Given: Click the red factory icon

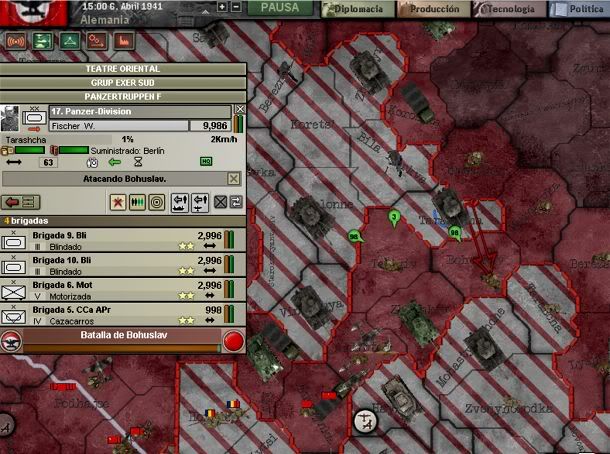Looking at the screenshot, I should [125, 42].
